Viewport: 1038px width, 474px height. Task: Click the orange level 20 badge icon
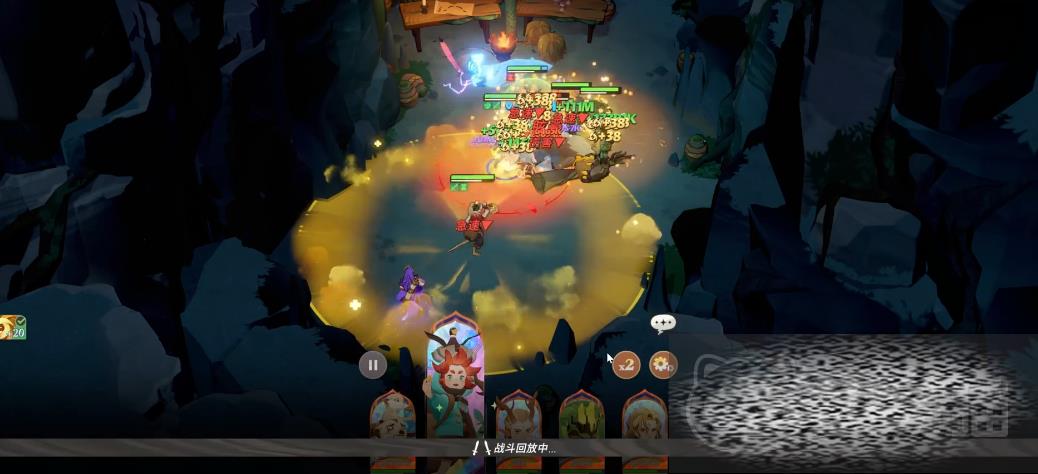[12, 327]
